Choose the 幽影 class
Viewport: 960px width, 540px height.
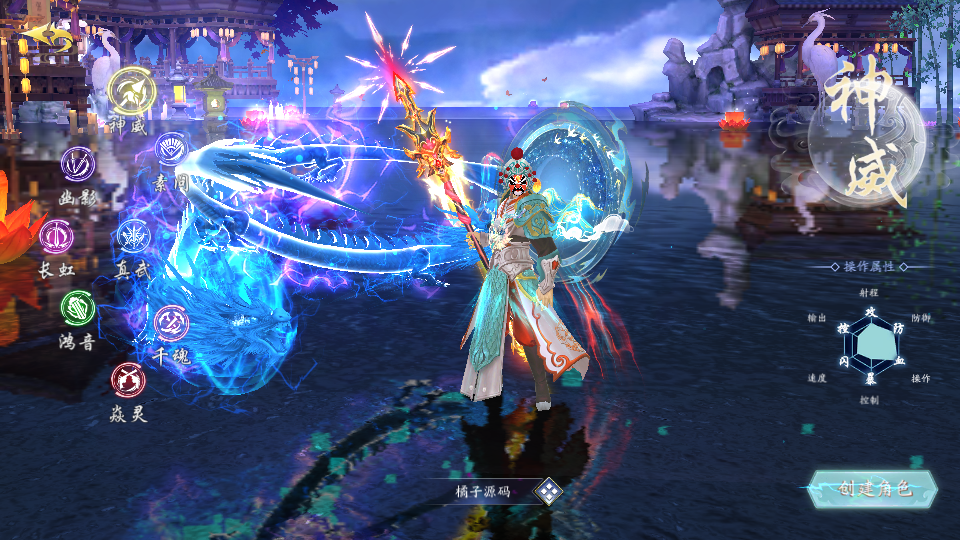tap(78, 163)
